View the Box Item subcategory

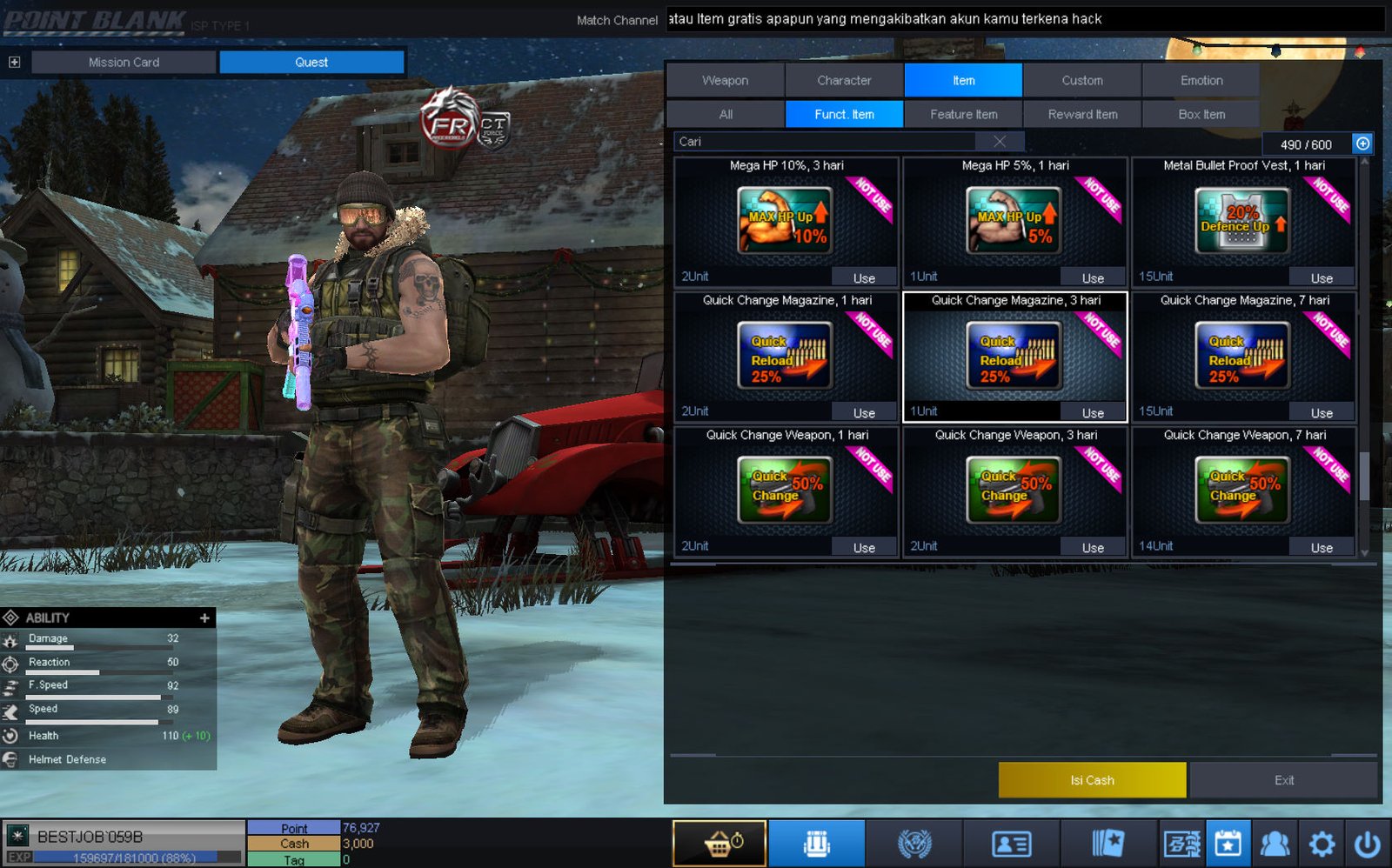pos(1201,114)
